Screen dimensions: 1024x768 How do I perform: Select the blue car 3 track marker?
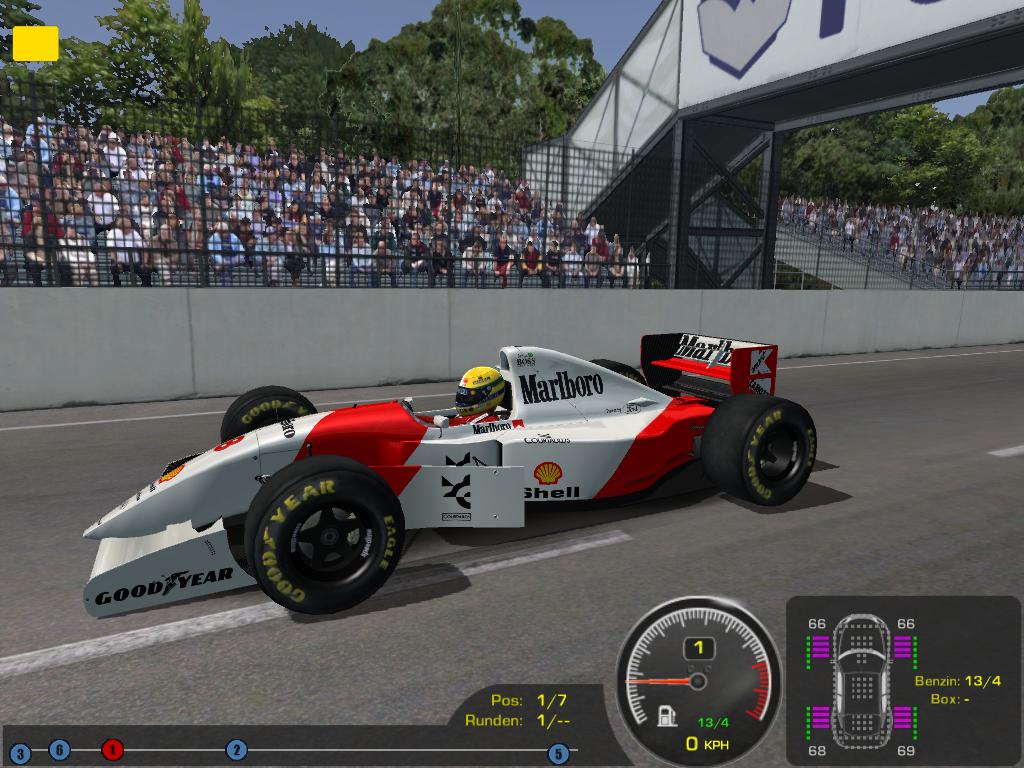[19, 754]
